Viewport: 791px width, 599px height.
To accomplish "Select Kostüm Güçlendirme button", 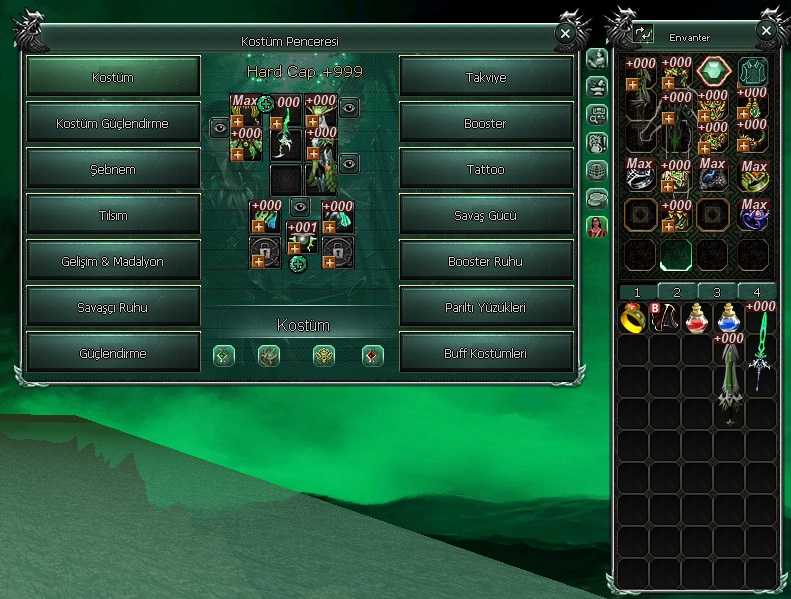I will point(113,124).
